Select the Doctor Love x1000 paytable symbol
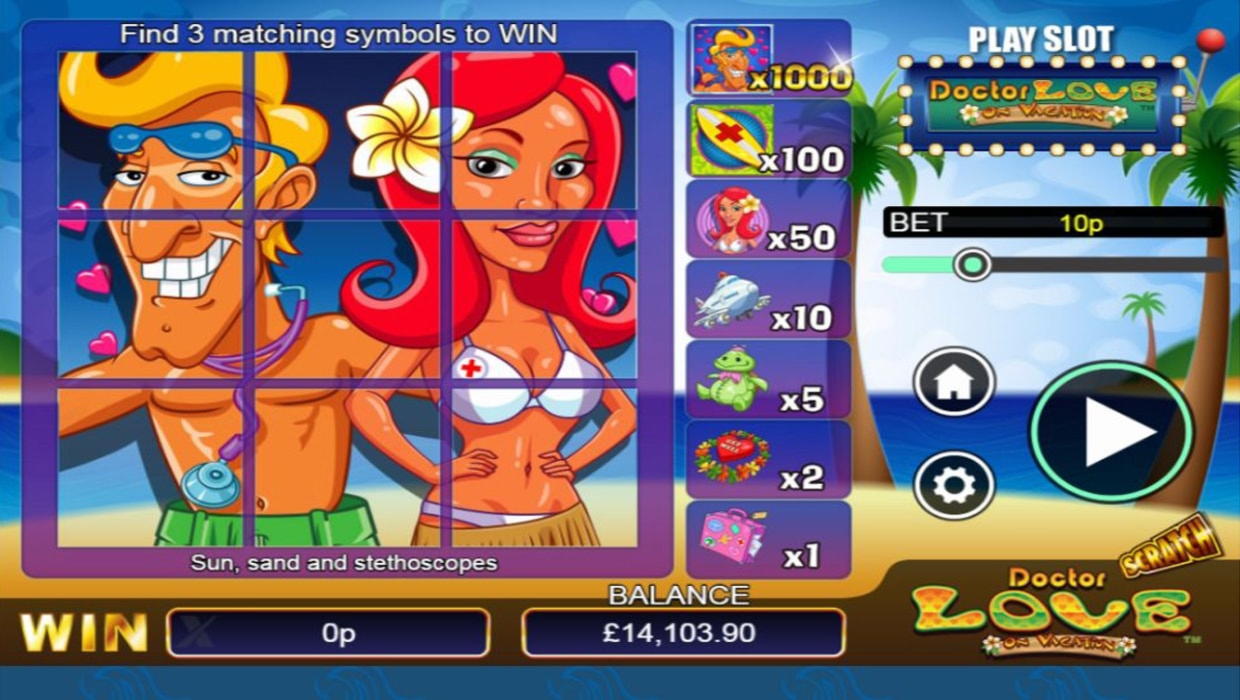The width and height of the screenshot is (1240, 700). point(768,59)
